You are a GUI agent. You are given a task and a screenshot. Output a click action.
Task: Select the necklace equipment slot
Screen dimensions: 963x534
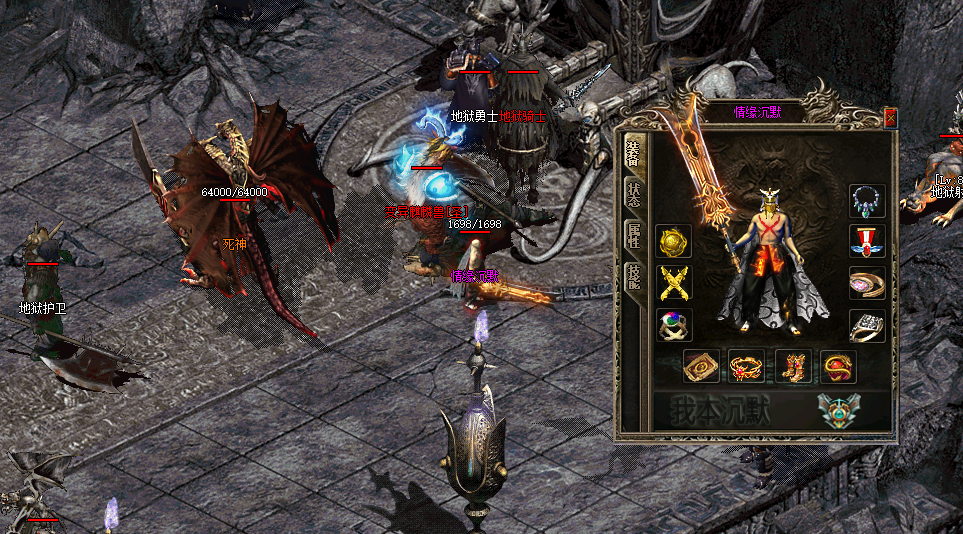867,201
